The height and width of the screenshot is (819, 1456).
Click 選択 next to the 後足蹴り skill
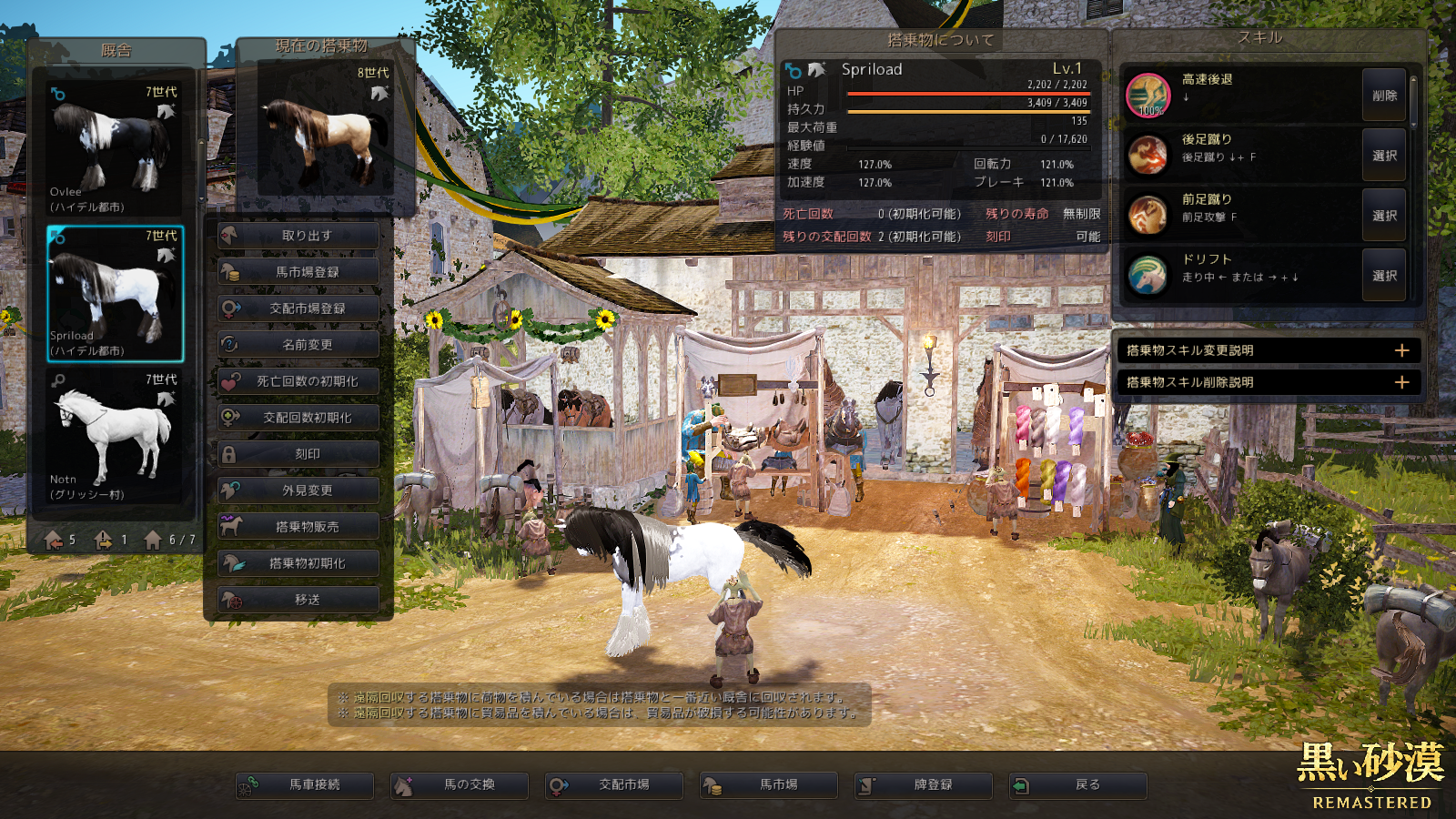(x=1384, y=156)
